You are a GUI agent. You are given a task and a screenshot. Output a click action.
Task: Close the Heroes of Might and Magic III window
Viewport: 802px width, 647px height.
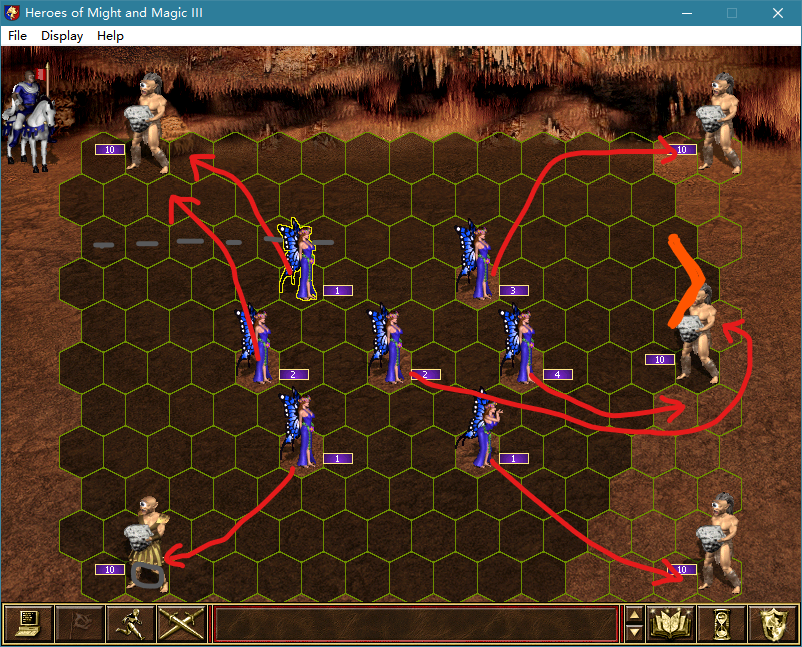click(x=777, y=13)
